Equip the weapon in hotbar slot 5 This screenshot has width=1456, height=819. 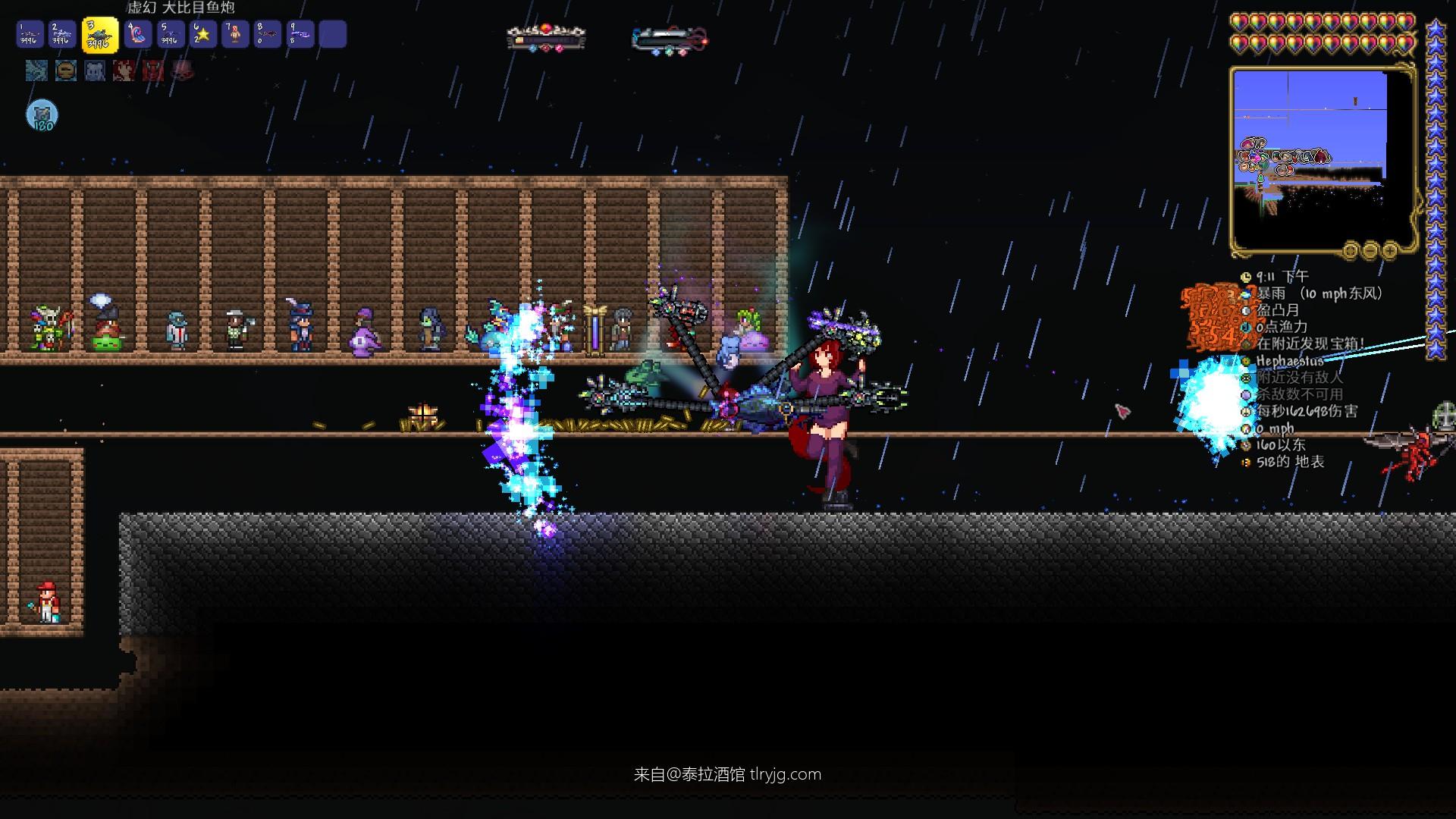pyautogui.click(x=171, y=35)
